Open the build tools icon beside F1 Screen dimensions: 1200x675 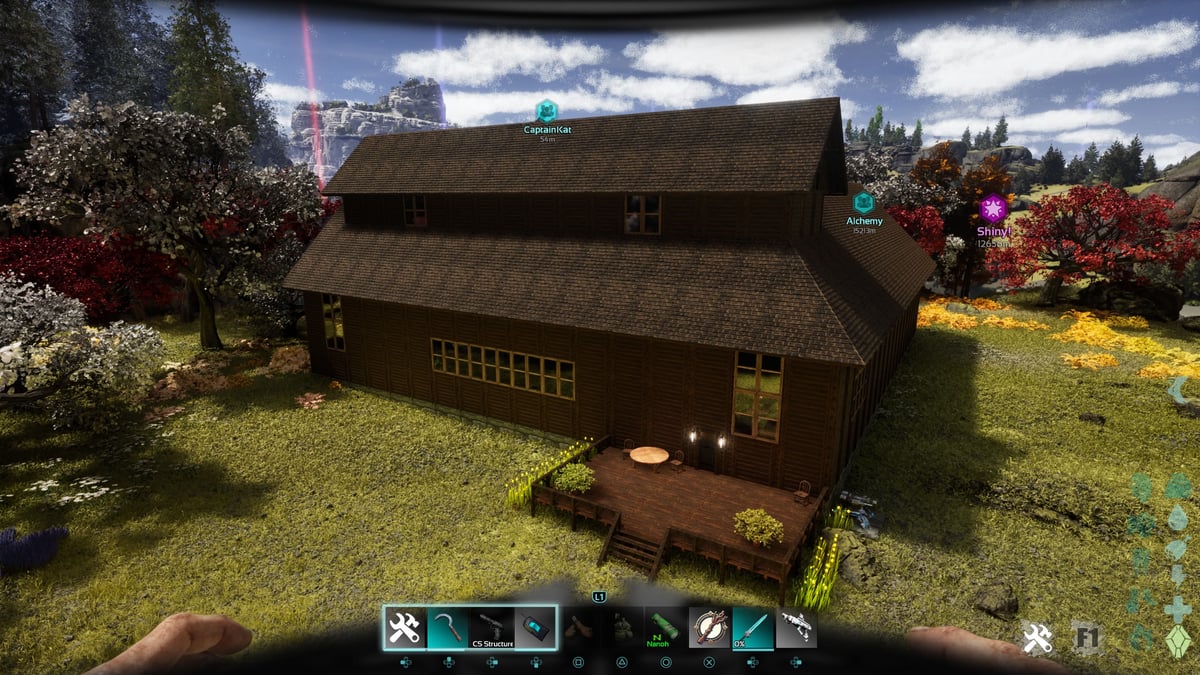[x=1036, y=638]
